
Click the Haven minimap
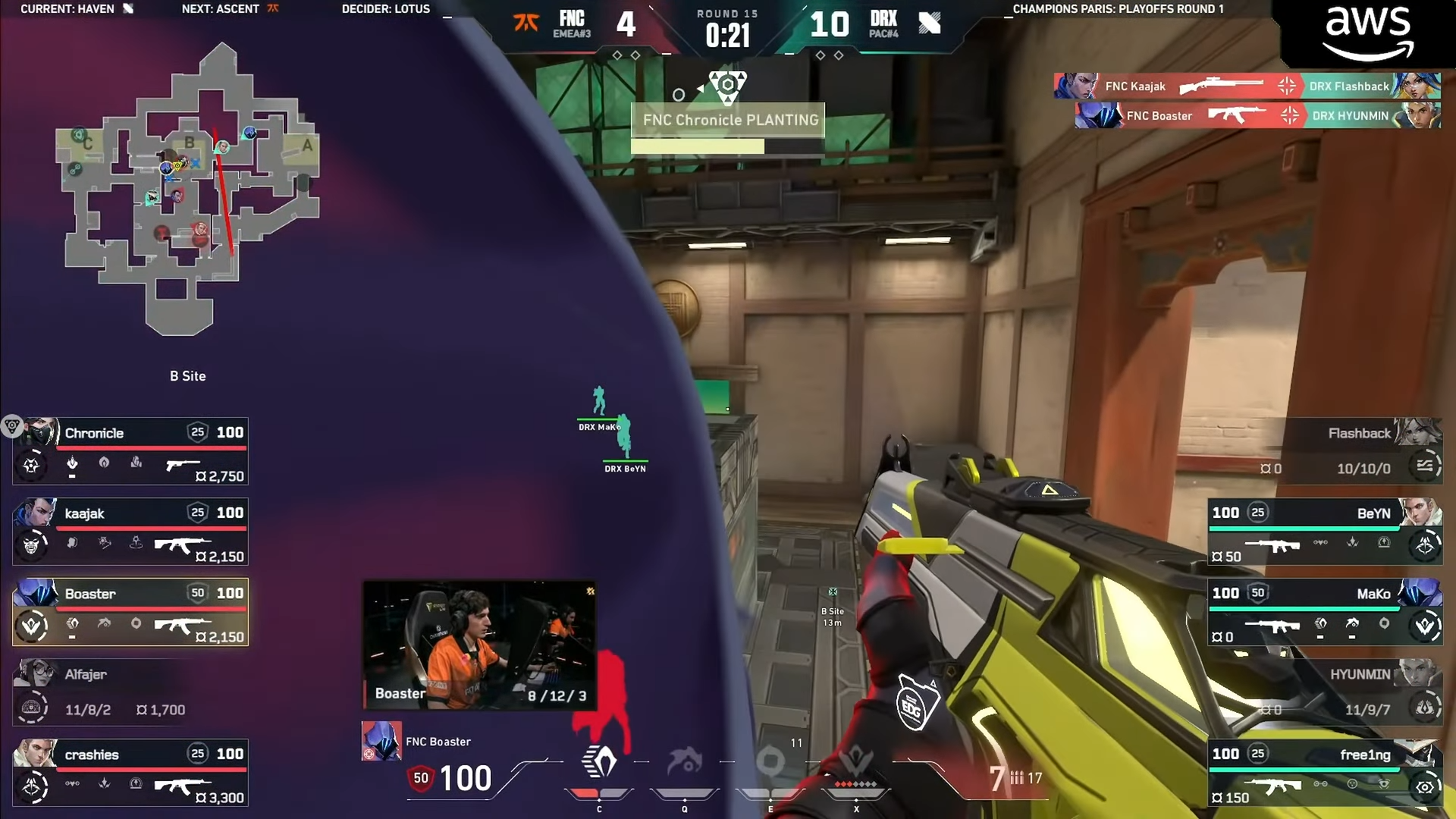(x=188, y=190)
